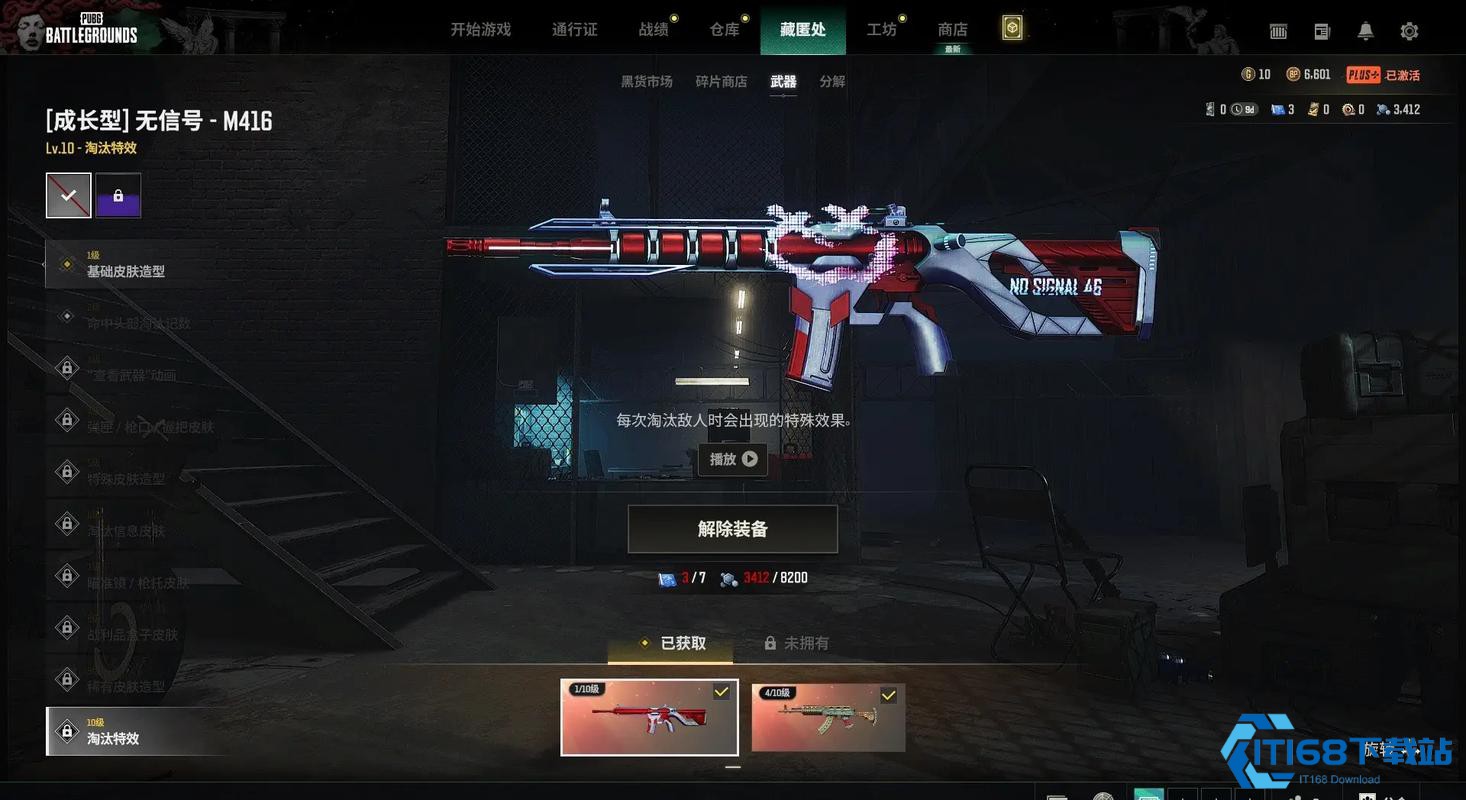Open the settings gear at top right
This screenshot has height=800, width=1466.
point(1409,31)
